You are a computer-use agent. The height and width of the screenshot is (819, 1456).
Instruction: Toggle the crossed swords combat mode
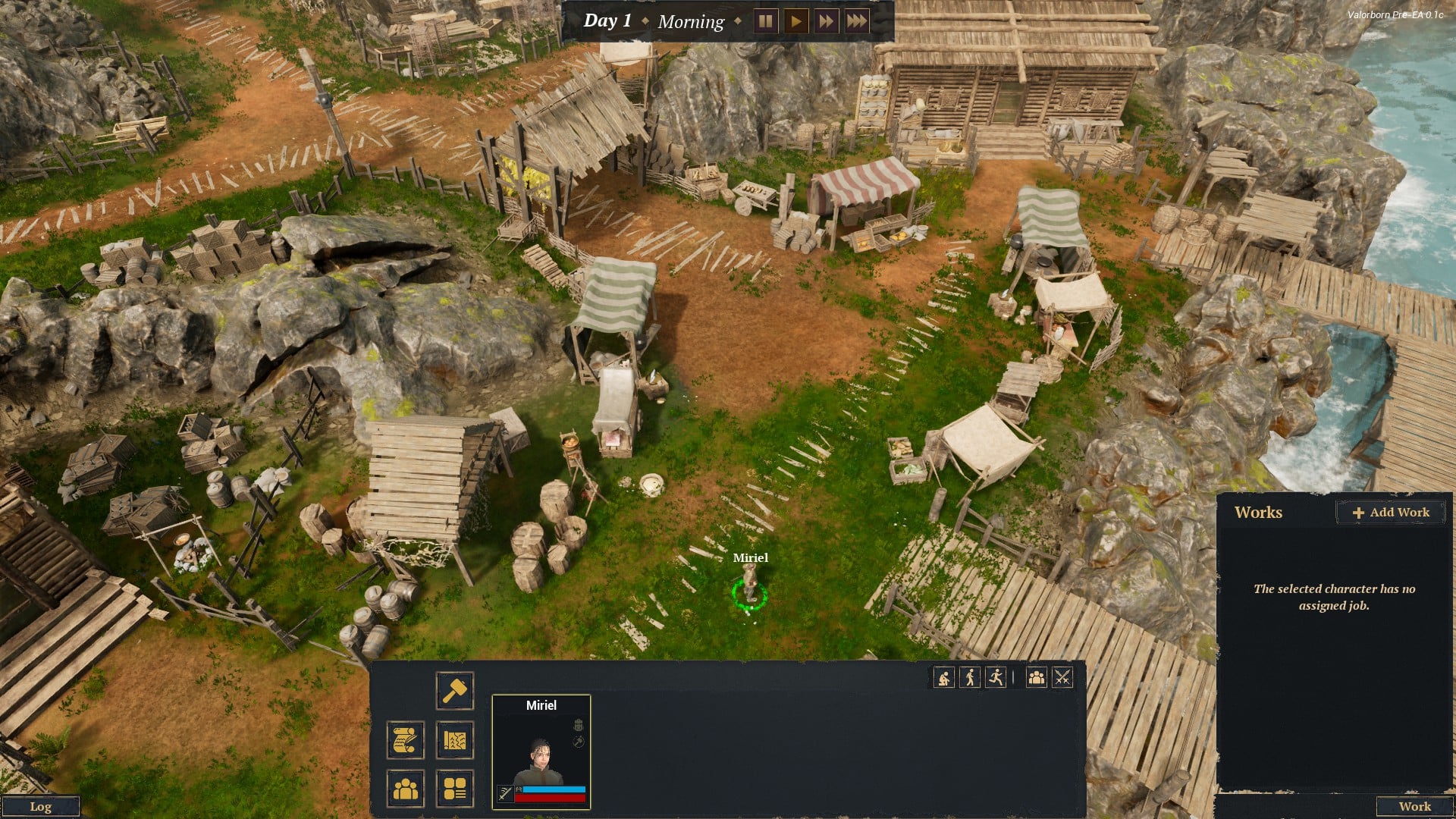pyautogui.click(x=1062, y=677)
